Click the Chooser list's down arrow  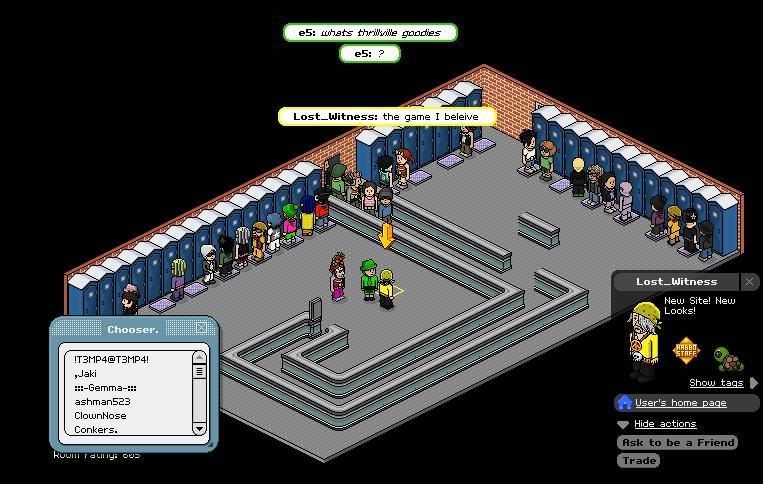tap(199, 428)
